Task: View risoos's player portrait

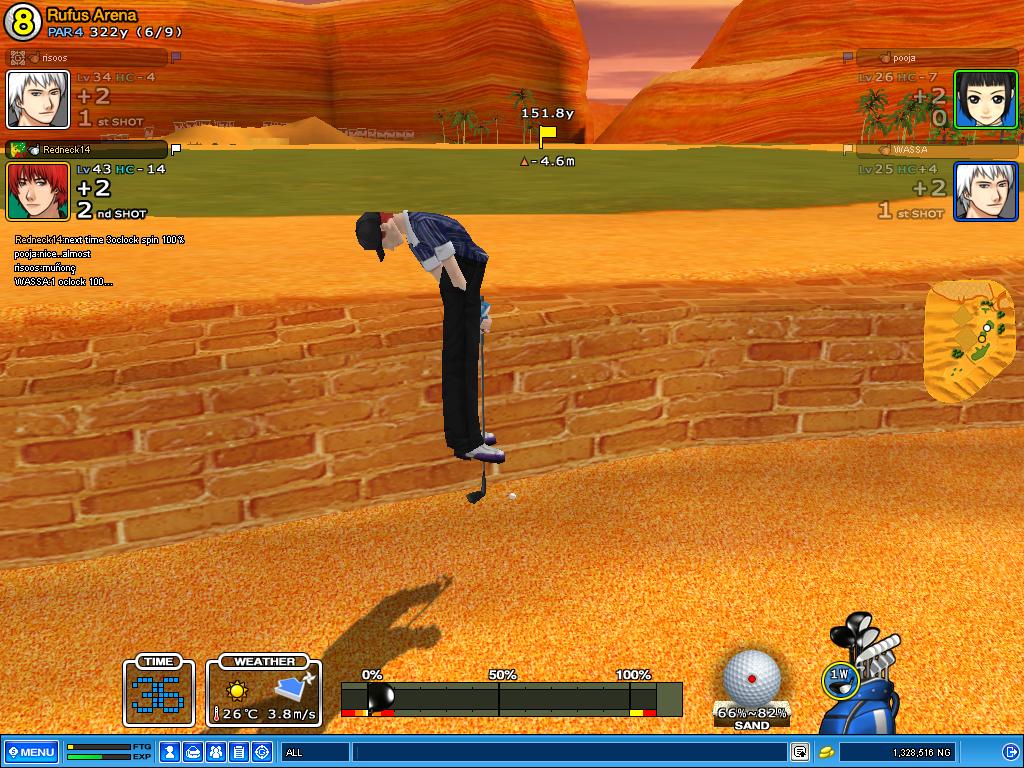Action: coord(38,99)
